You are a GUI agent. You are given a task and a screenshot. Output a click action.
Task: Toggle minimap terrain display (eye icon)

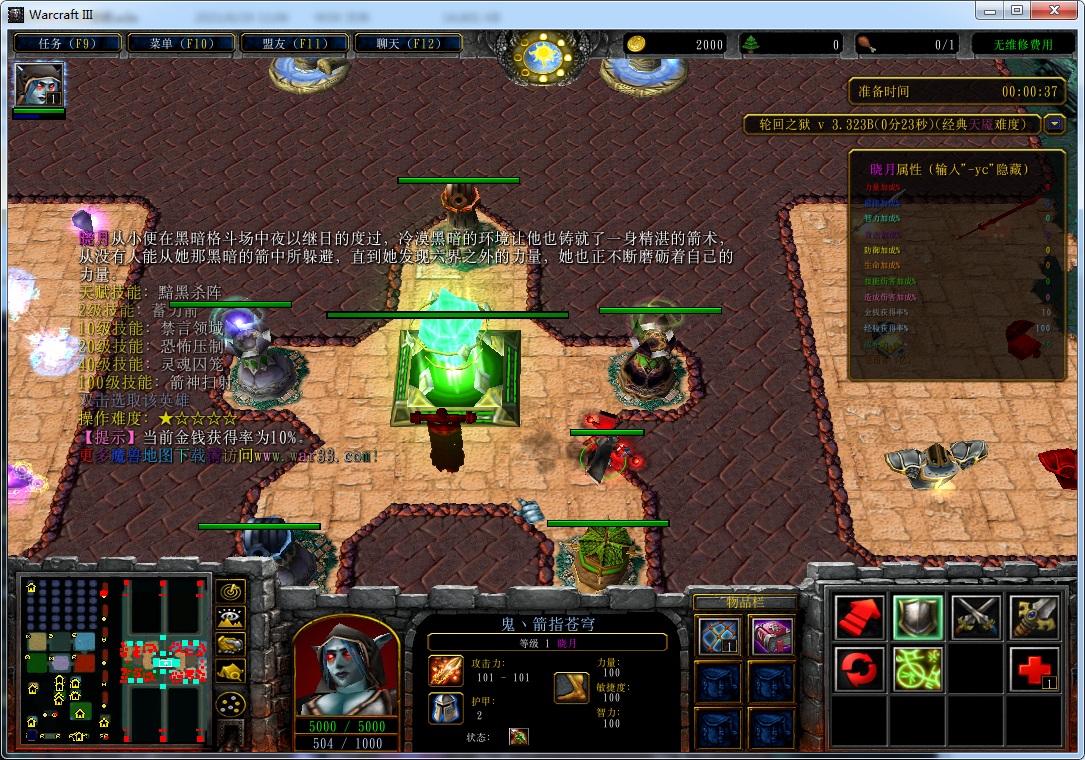tap(231, 618)
